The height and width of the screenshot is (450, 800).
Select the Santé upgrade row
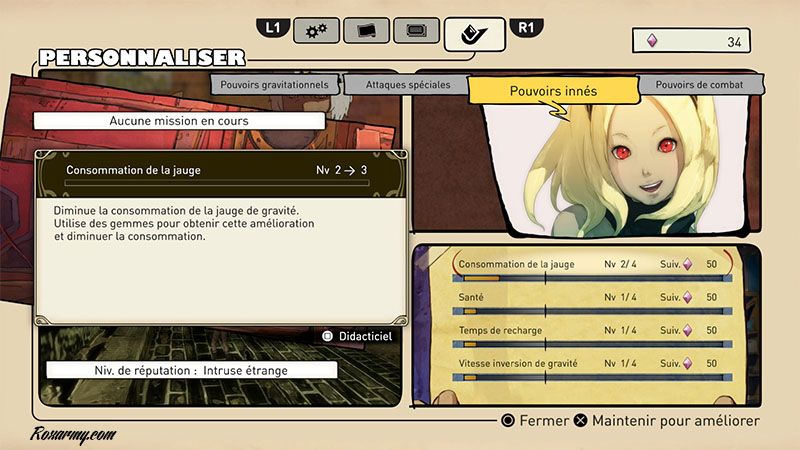590,298
